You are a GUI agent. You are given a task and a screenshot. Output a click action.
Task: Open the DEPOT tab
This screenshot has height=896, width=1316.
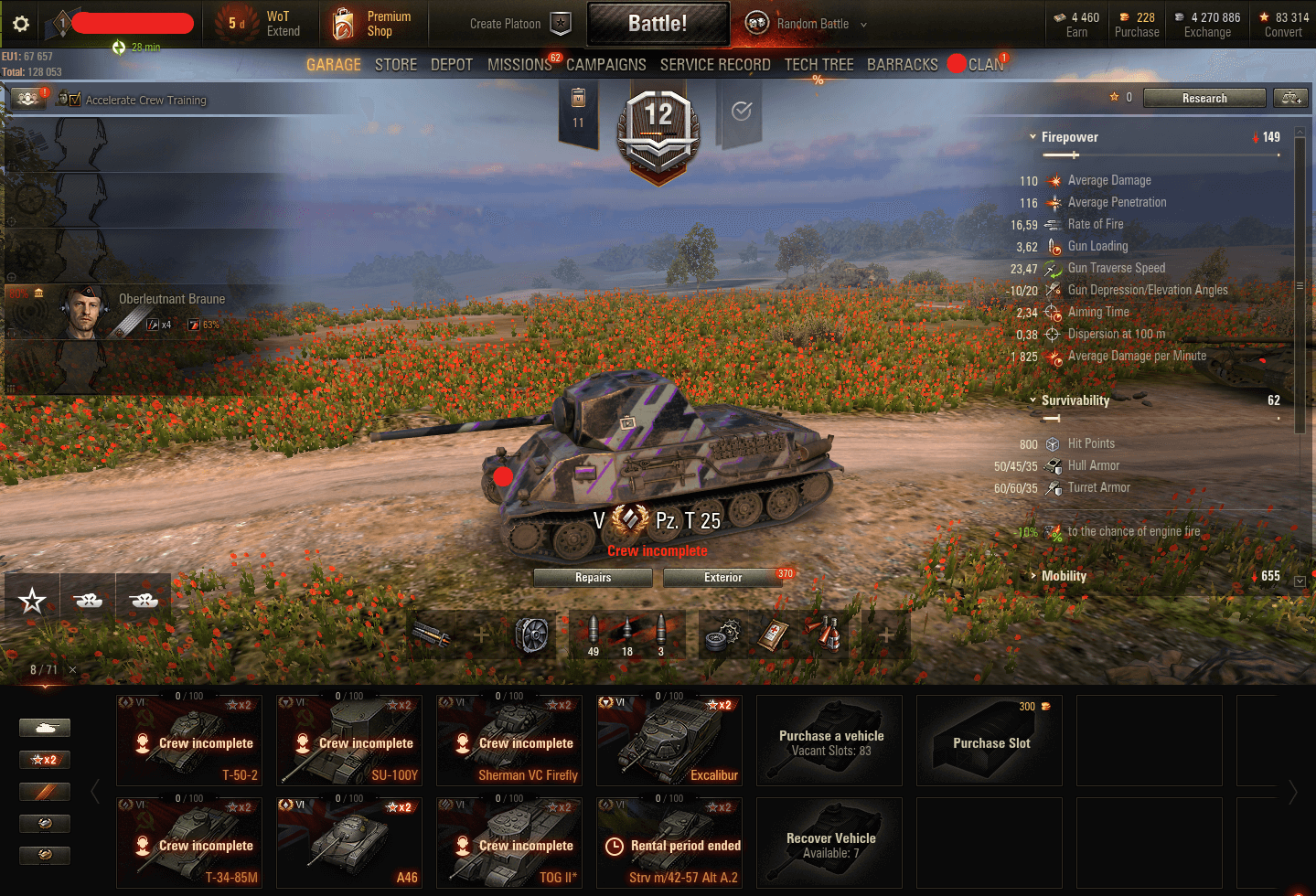click(452, 65)
